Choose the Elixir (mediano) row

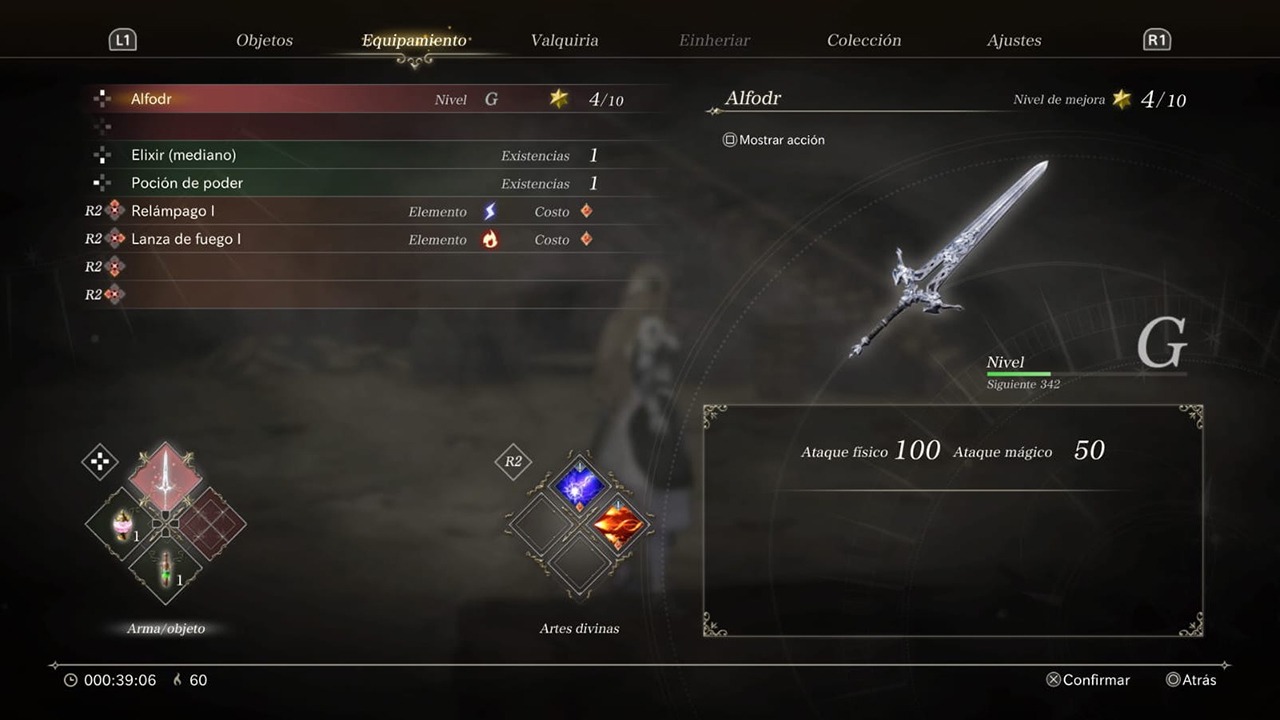click(370, 155)
